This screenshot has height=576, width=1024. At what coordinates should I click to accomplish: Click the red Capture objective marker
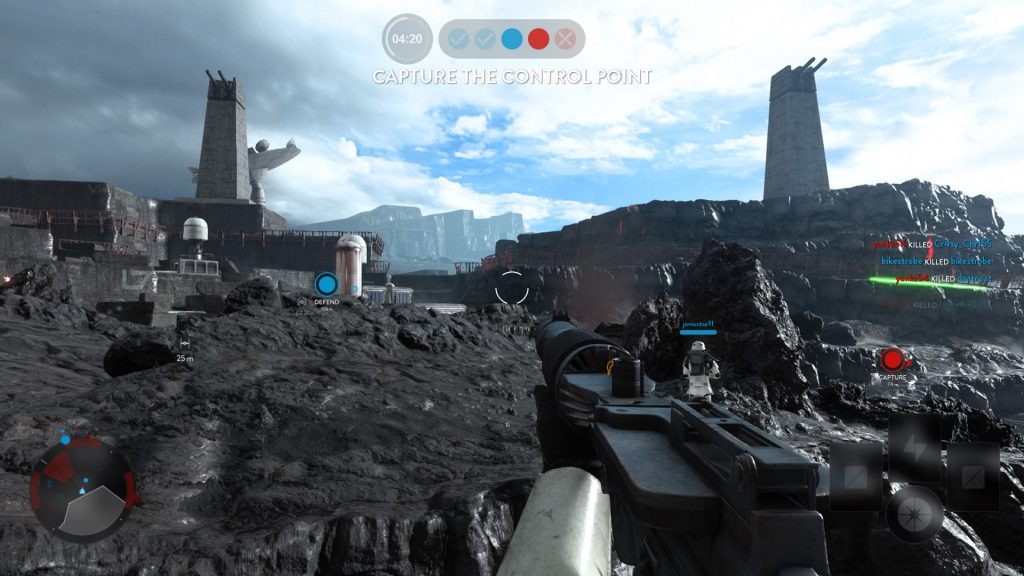click(891, 359)
